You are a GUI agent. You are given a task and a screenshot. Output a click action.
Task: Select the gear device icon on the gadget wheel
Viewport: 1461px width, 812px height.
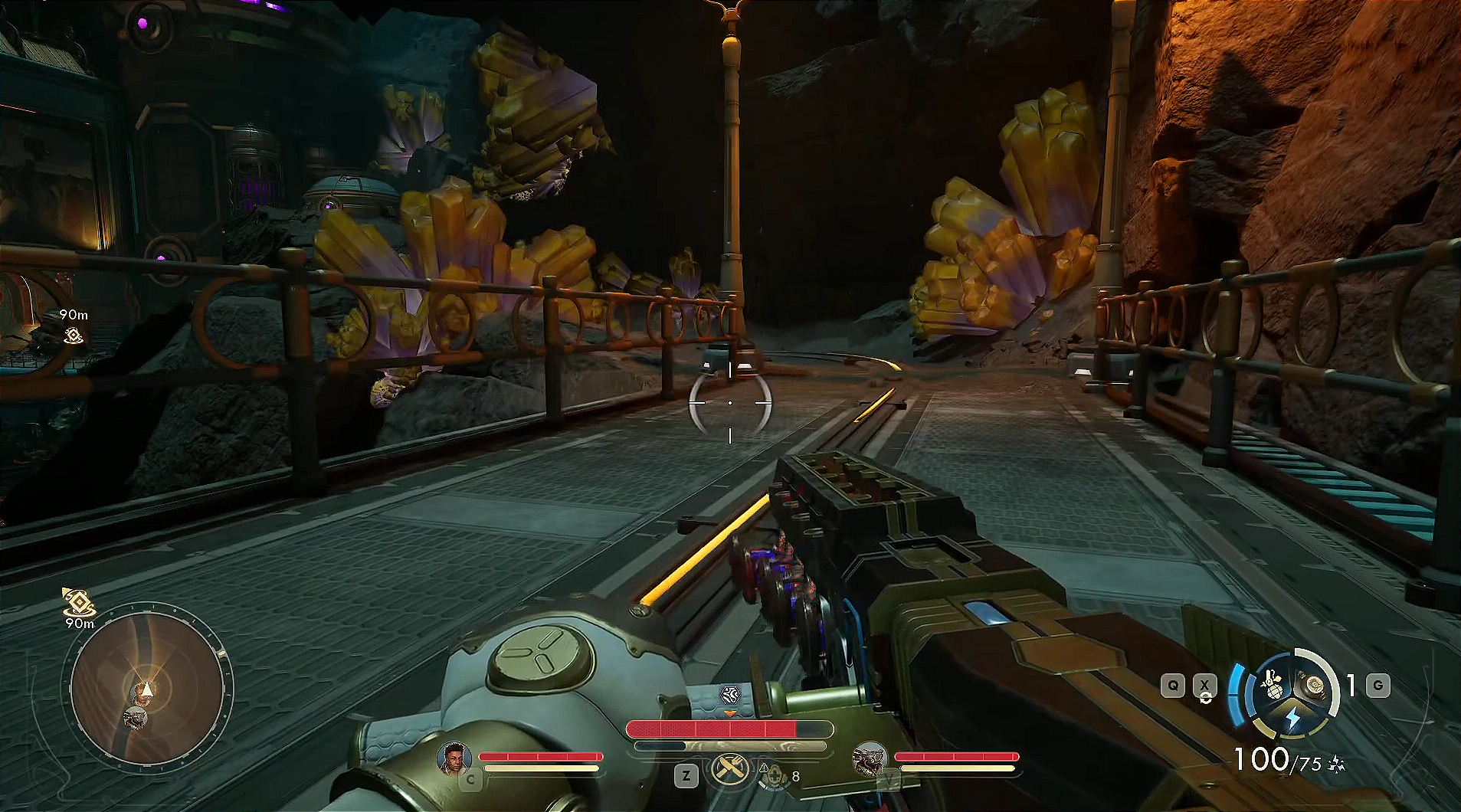click(1313, 685)
